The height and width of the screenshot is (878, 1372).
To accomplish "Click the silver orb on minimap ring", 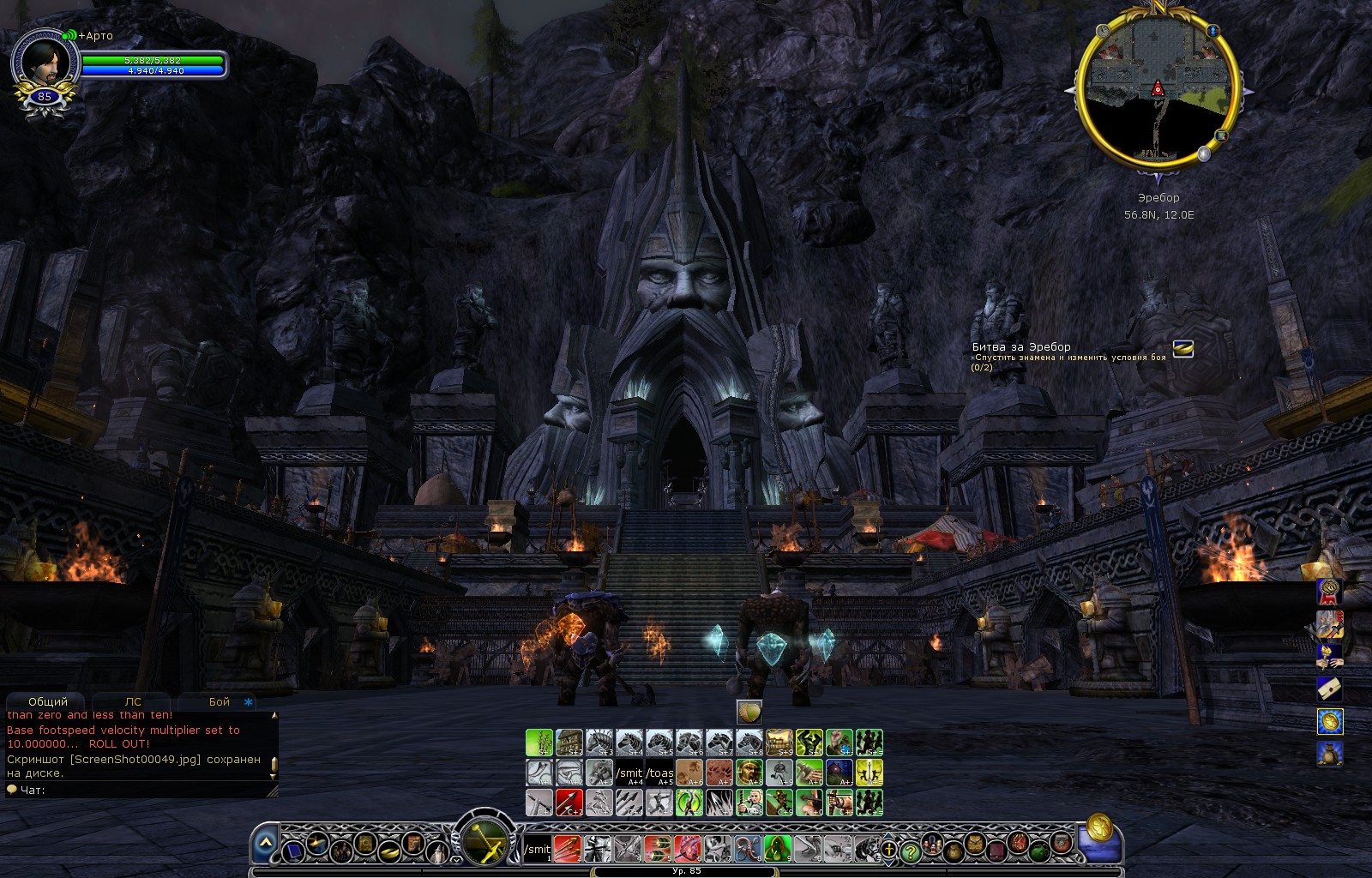I will pos(1204,153).
